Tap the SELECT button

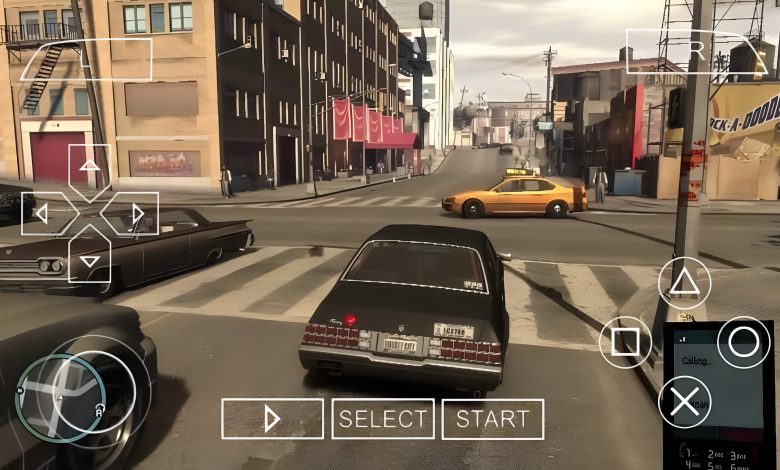tap(383, 419)
